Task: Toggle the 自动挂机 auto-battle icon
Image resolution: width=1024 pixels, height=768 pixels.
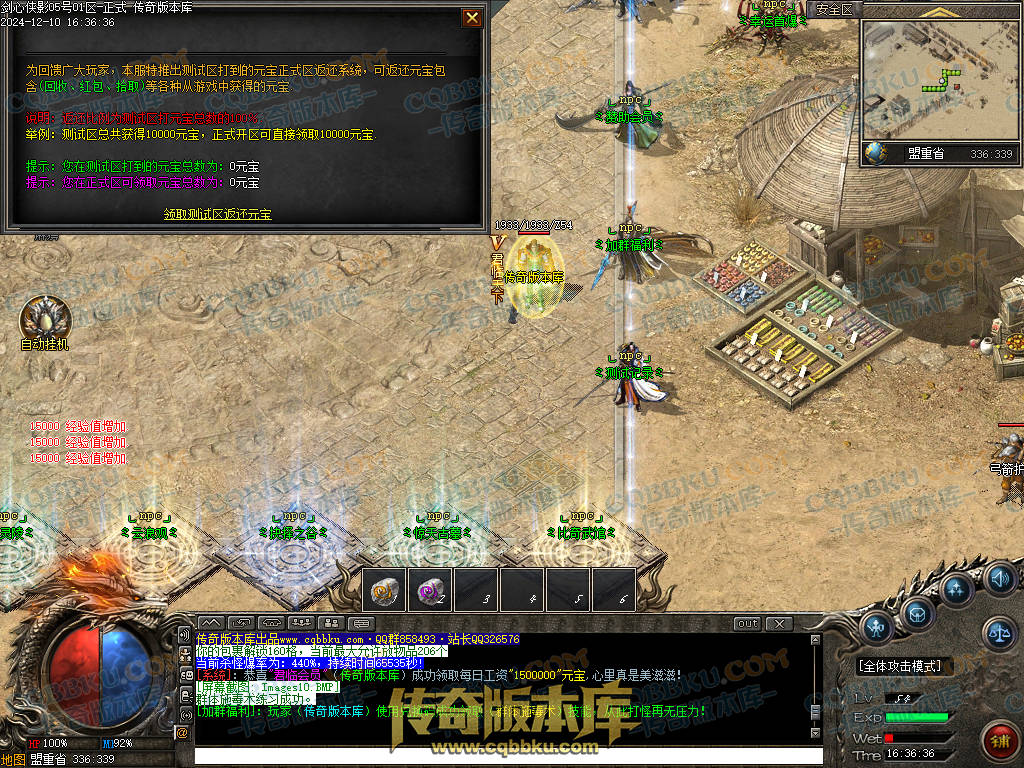Action: [x=44, y=319]
